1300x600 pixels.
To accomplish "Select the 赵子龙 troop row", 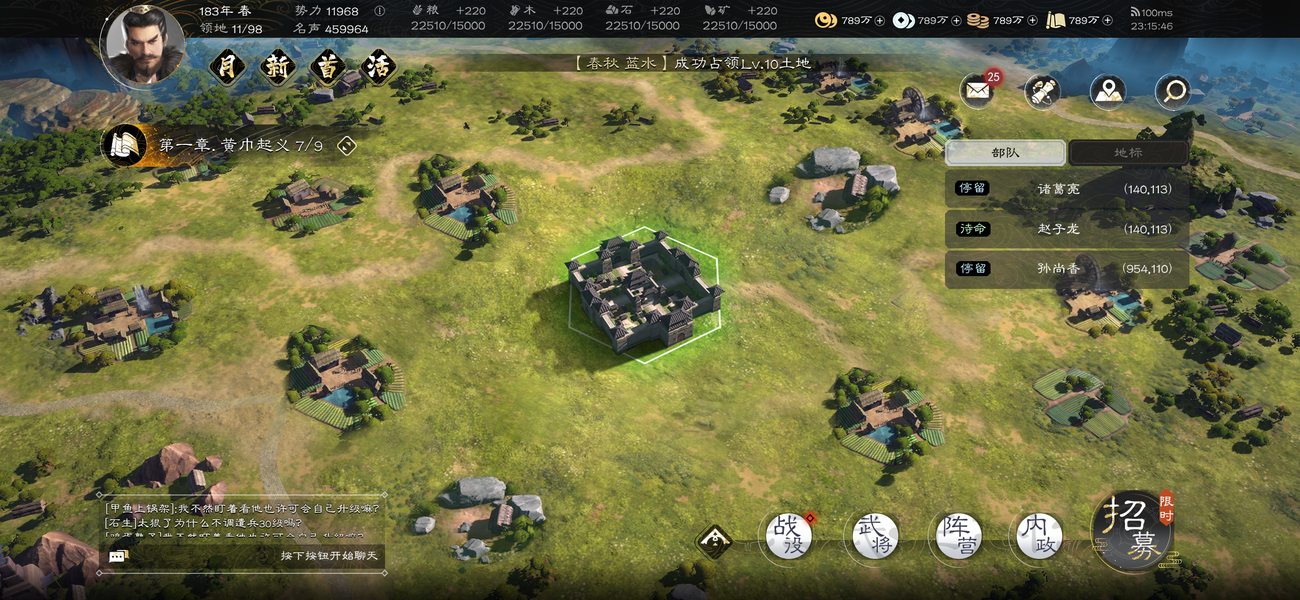I will (x=1066, y=229).
